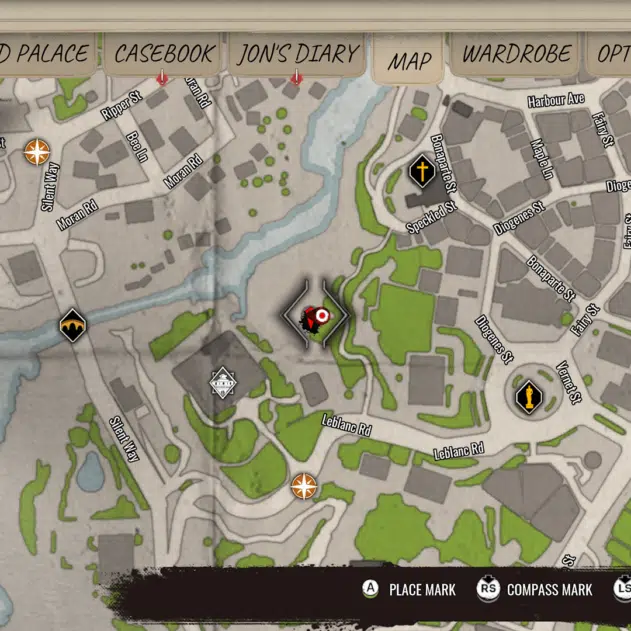Select the bridge arch marker on Silent Way
The width and height of the screenshot is (631, 631).
click(x=72, y=326)
